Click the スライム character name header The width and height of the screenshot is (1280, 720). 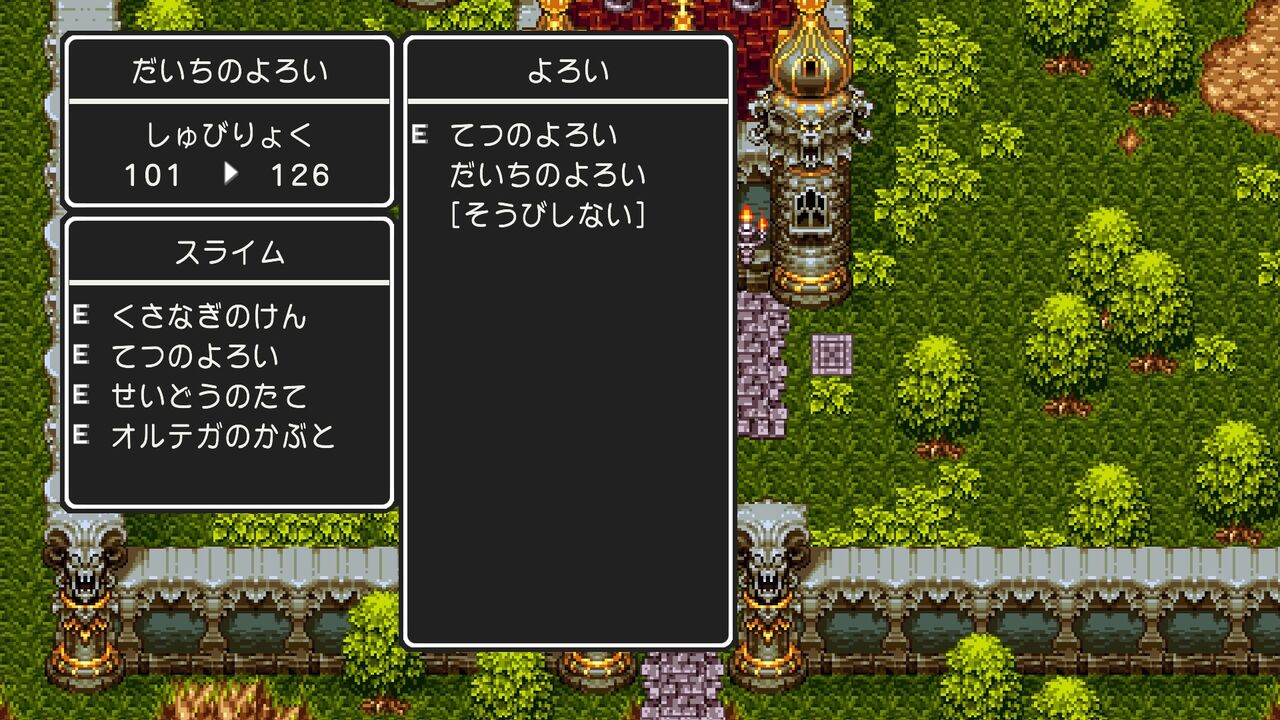[x=228, y=251]
